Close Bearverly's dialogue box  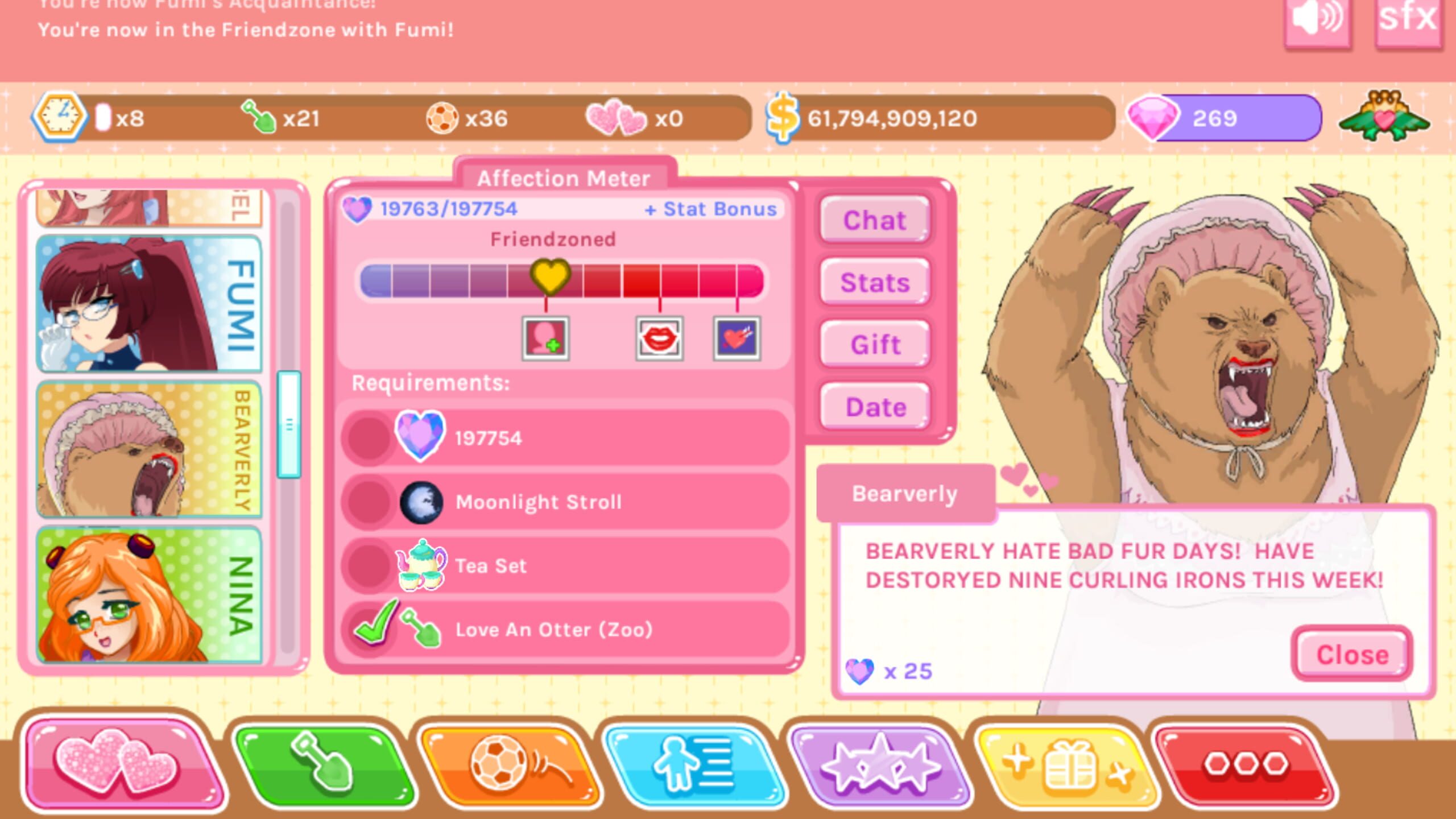(x=1352, y=654)
